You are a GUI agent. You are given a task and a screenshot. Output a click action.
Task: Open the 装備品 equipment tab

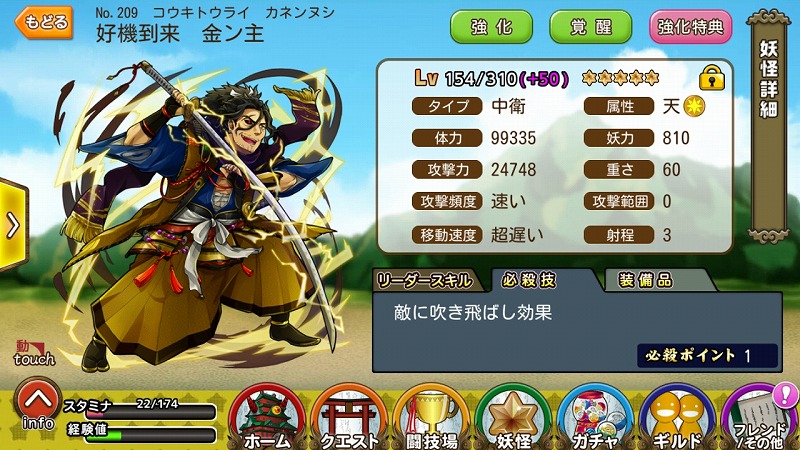pos(645,279)
